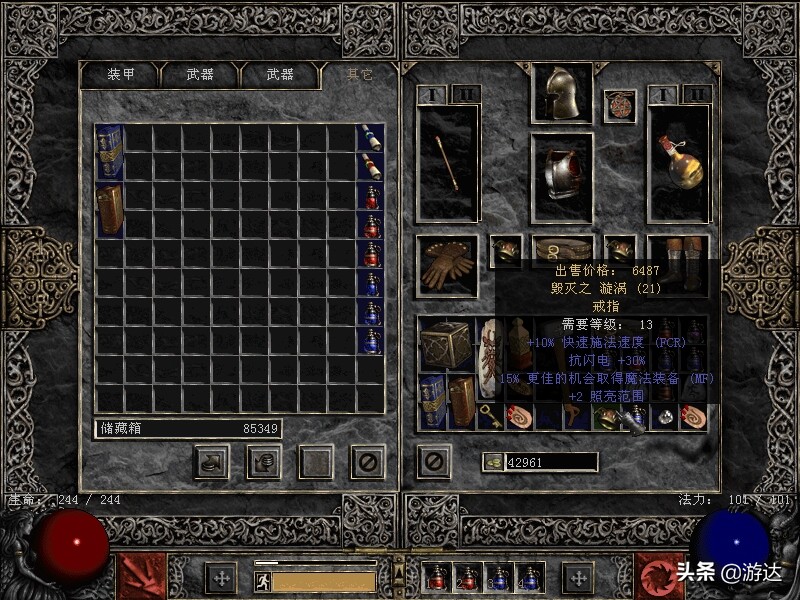Select the blue tome in vendor grid
The image size is (800, 600).
109,152
